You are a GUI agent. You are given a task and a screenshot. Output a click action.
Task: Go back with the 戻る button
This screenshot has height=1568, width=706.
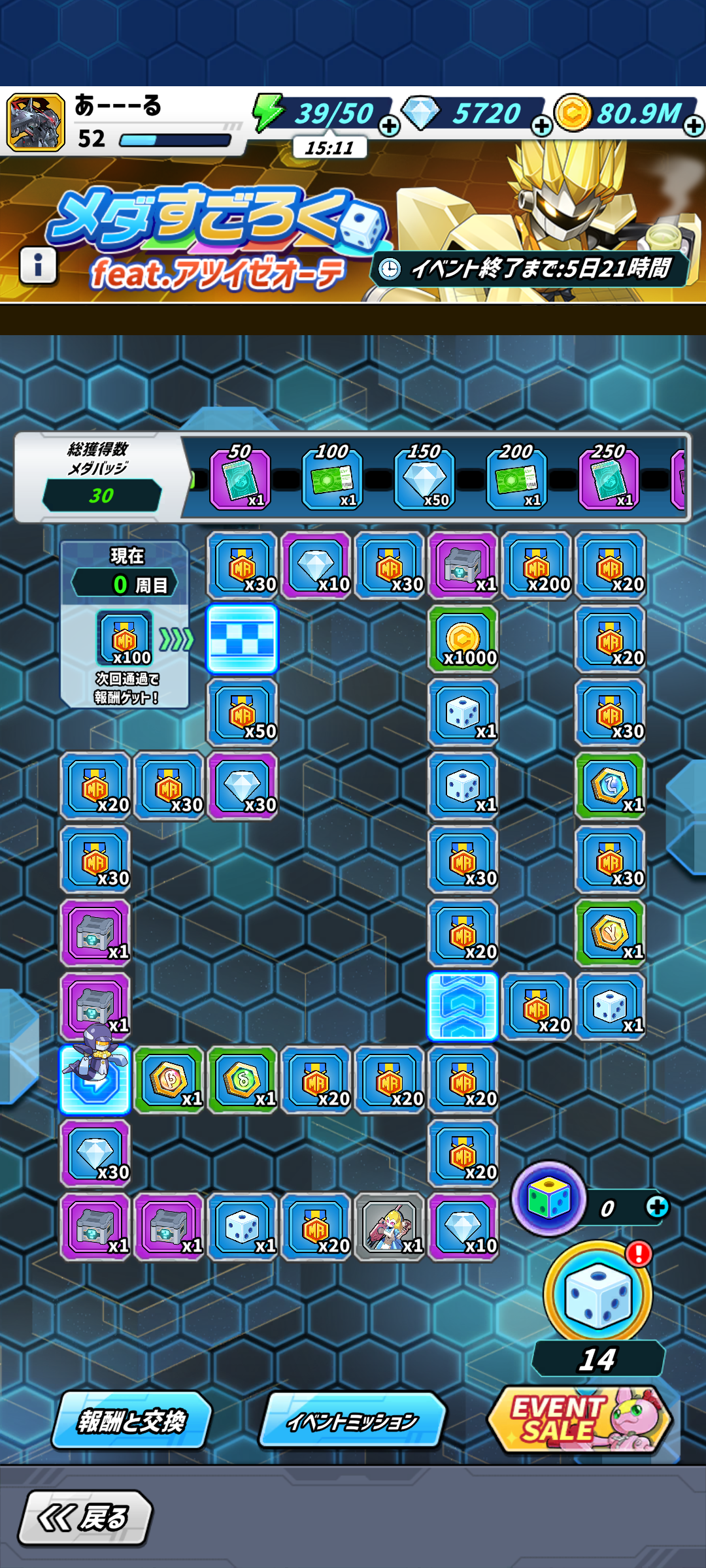85,1517
